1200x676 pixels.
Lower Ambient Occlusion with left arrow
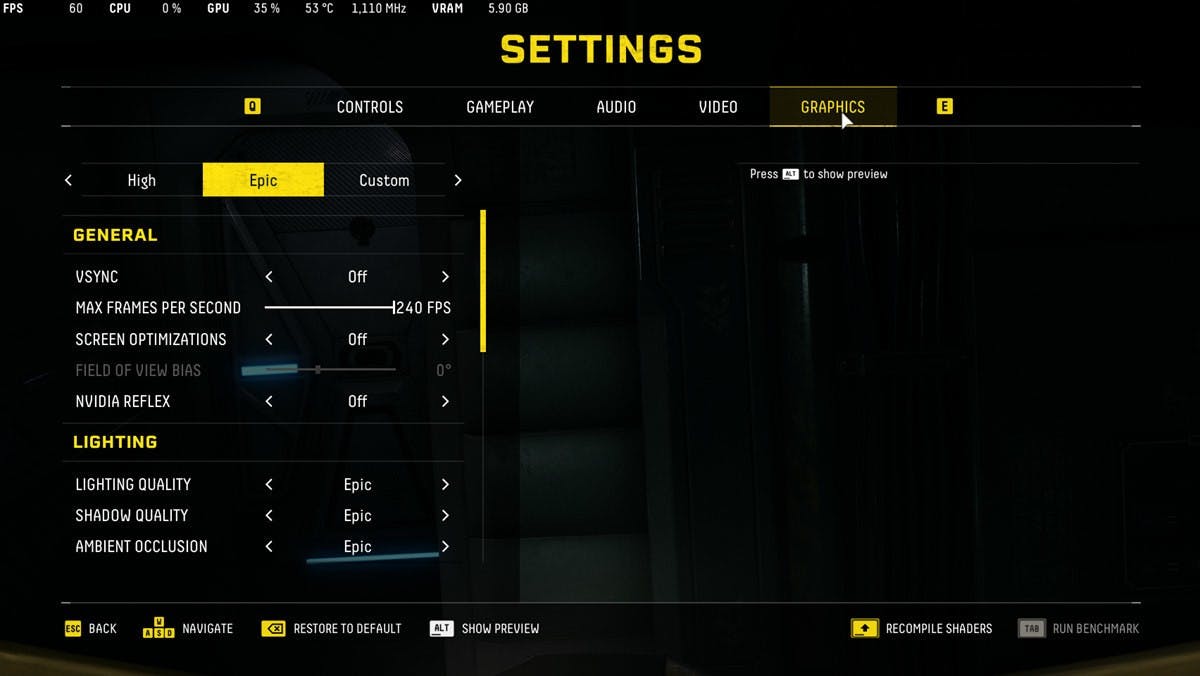pyautogui.click(x=269, y=547)
